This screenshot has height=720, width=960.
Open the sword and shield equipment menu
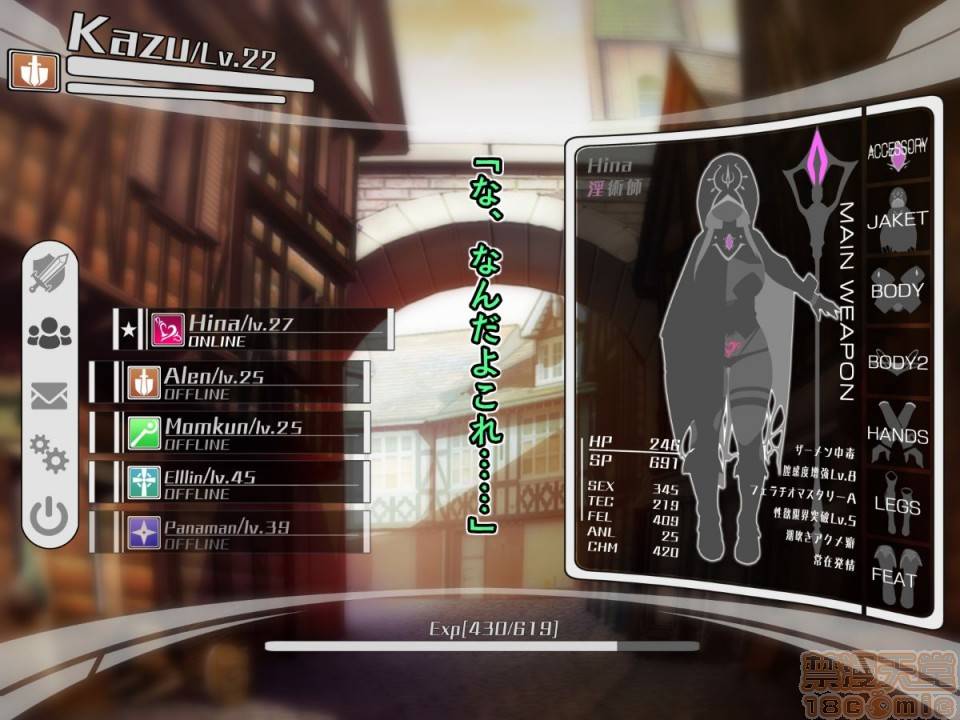[x=49, y=270]
